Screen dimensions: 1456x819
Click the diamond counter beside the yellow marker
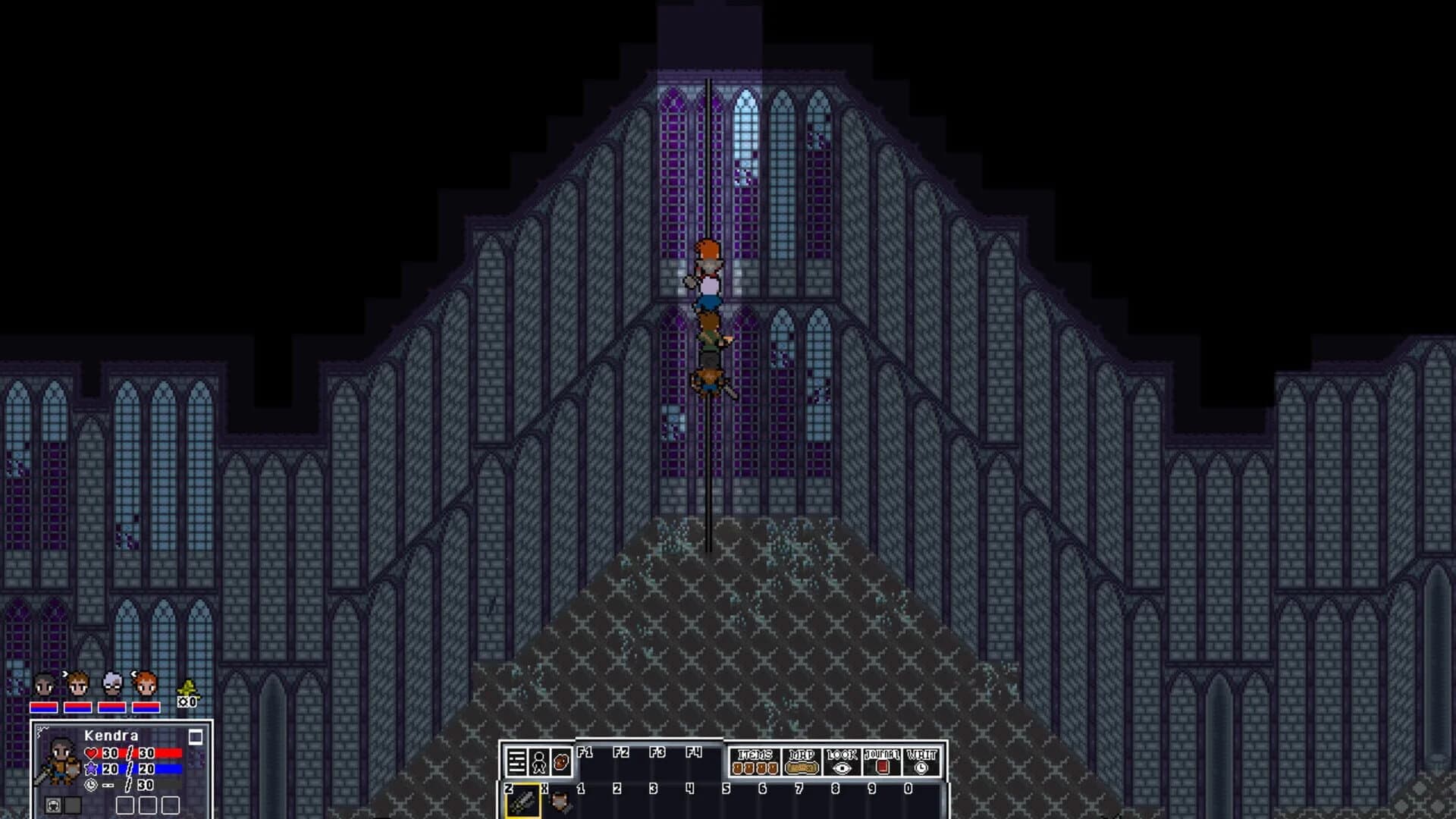187,702
